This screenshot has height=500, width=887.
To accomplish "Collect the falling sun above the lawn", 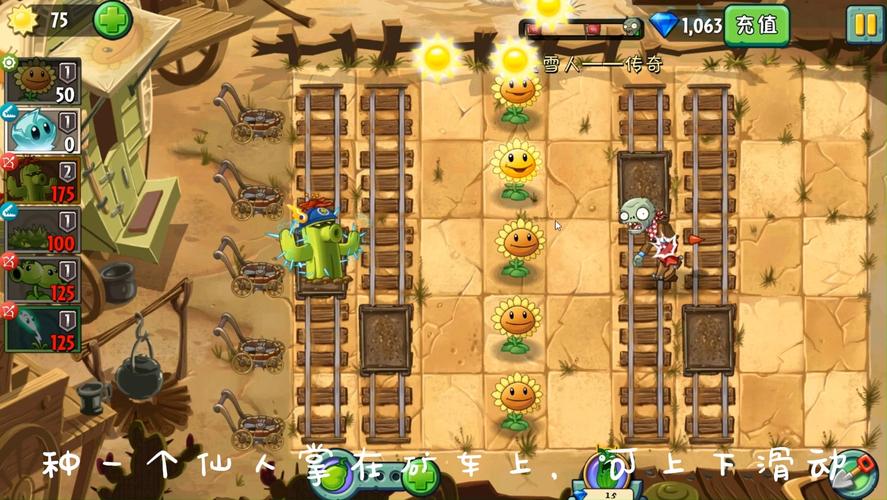I will click(437, 57).
